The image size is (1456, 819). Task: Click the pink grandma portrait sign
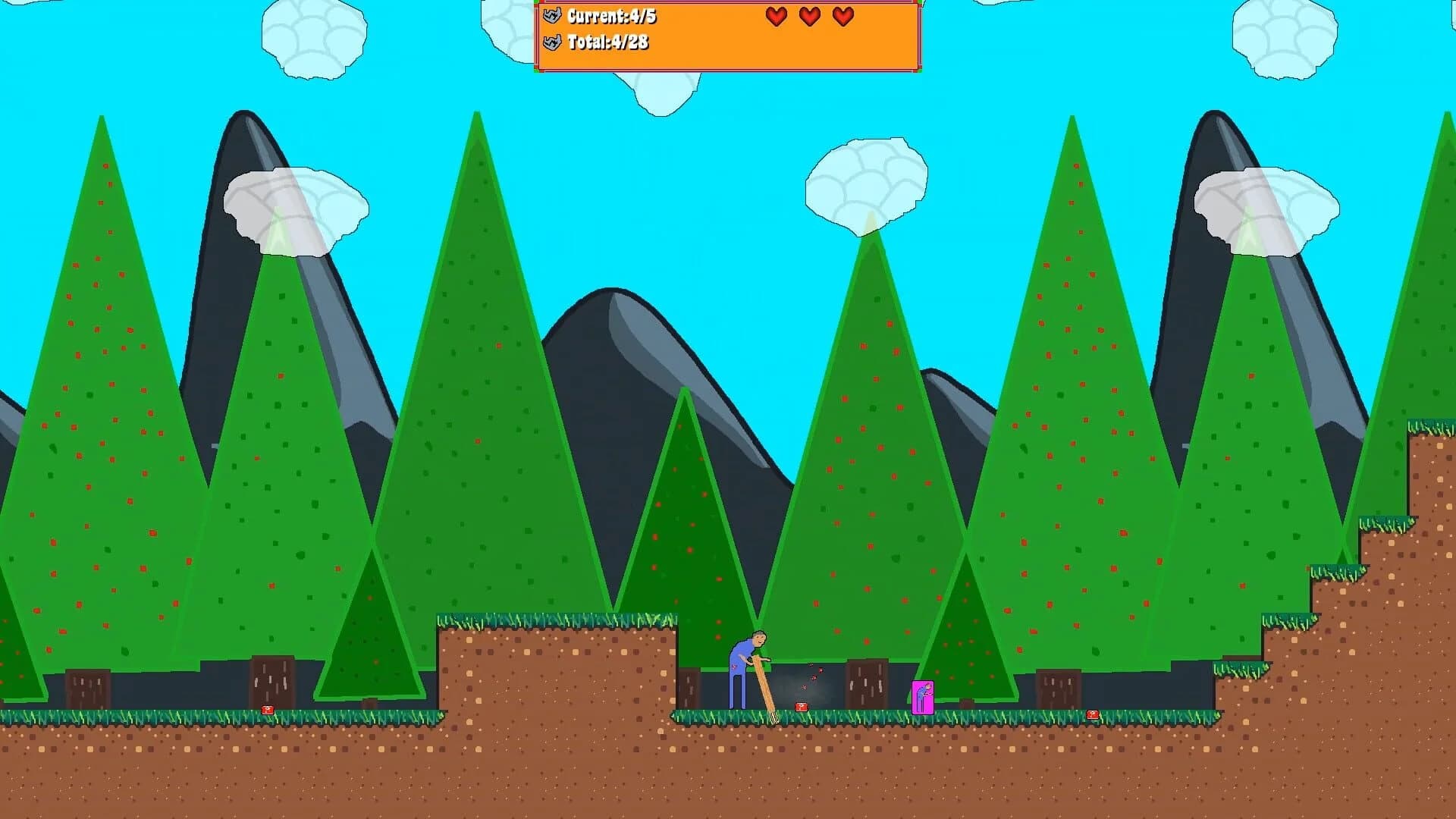(922, 697)
